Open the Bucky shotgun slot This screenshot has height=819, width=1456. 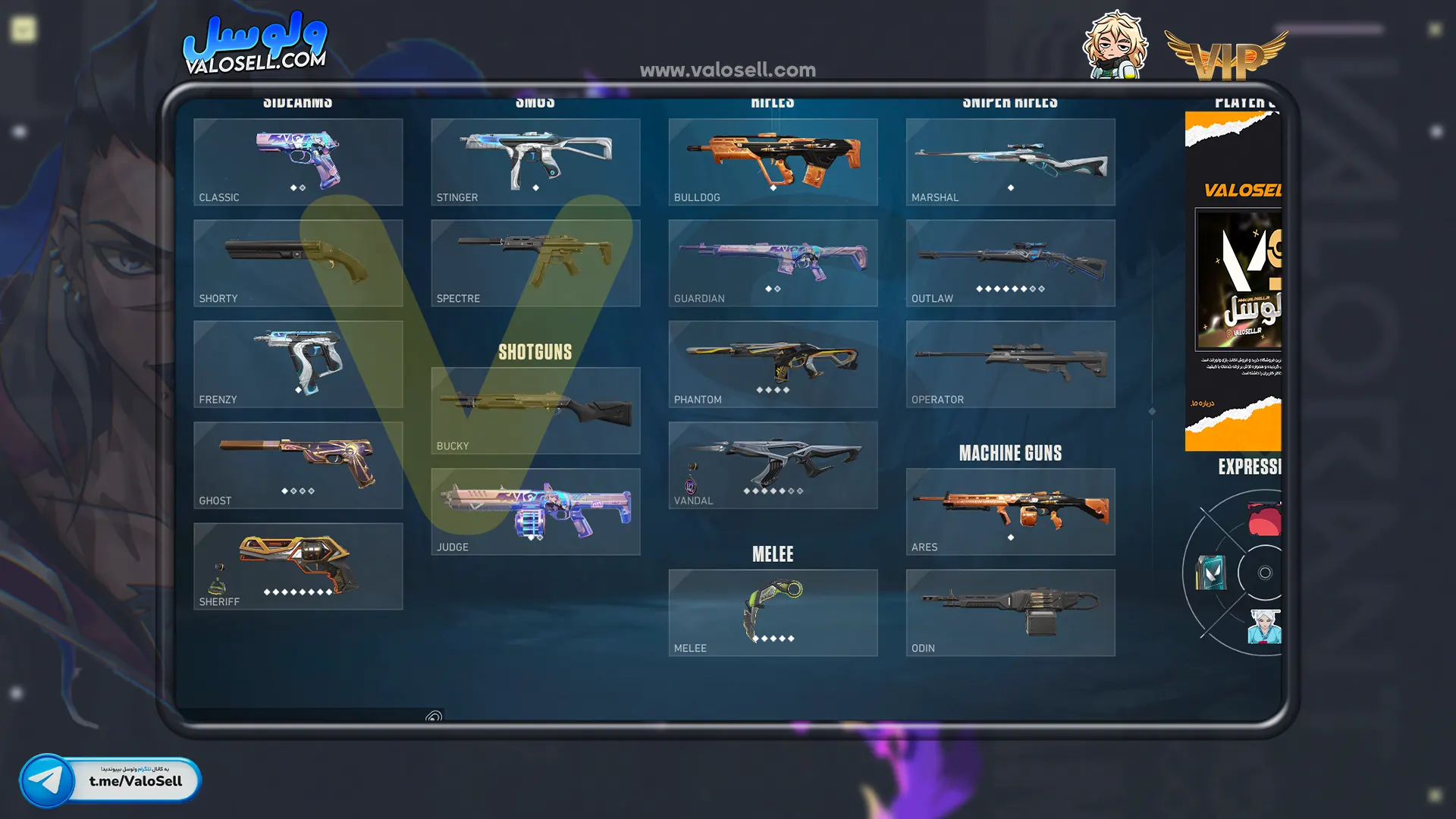(x=535, y=410)
